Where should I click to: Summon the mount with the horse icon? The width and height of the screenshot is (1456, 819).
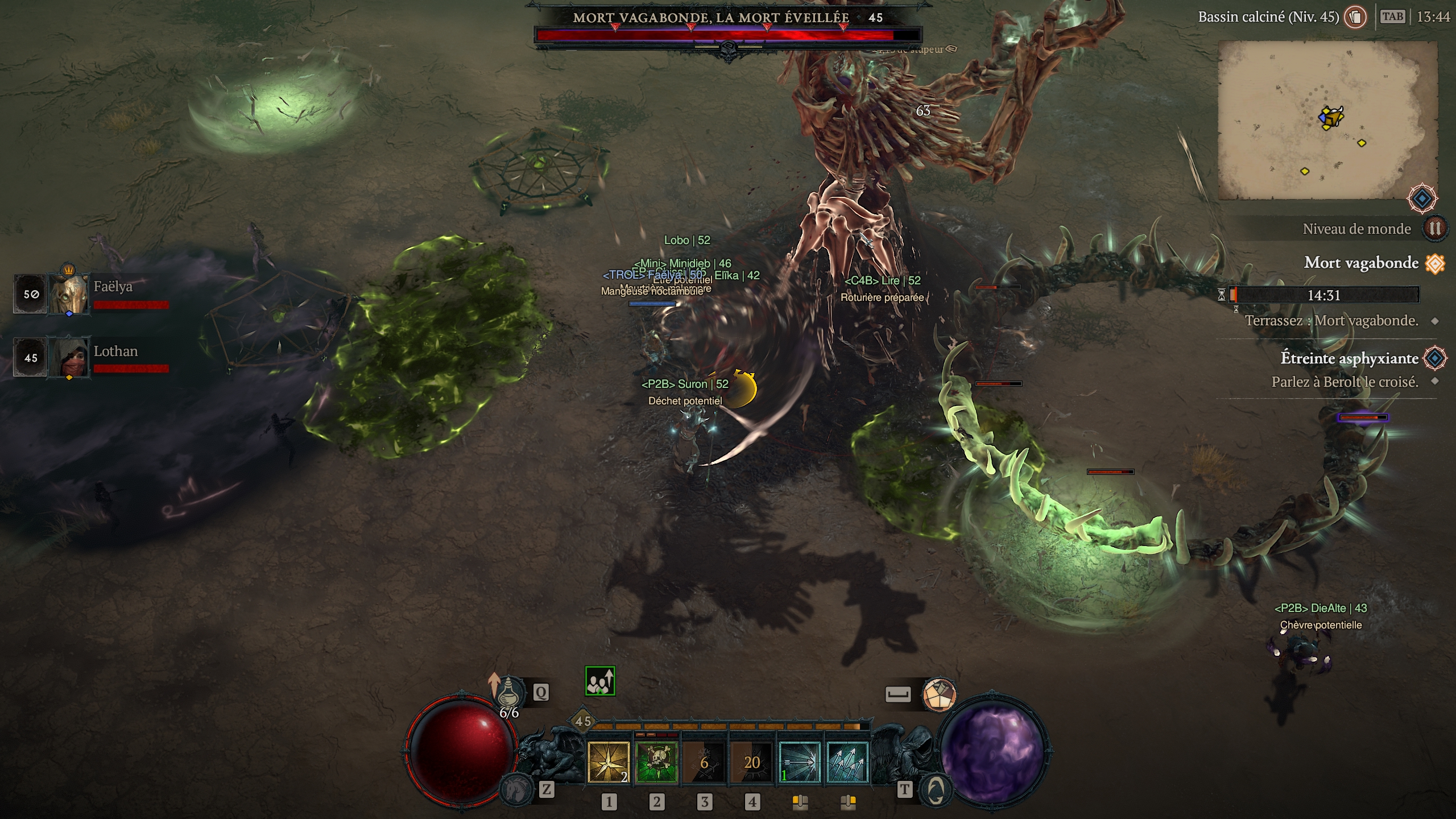click(x=515, y=789)
